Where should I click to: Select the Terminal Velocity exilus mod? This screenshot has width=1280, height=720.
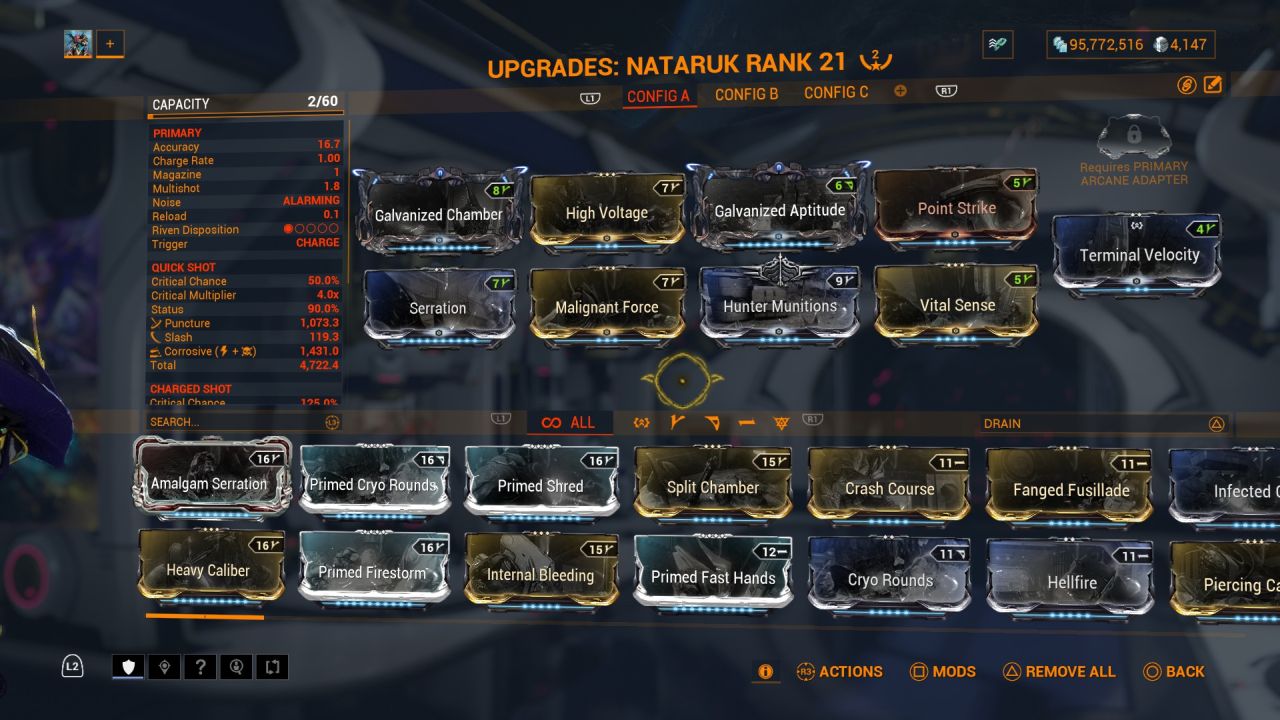[1138, 255]
